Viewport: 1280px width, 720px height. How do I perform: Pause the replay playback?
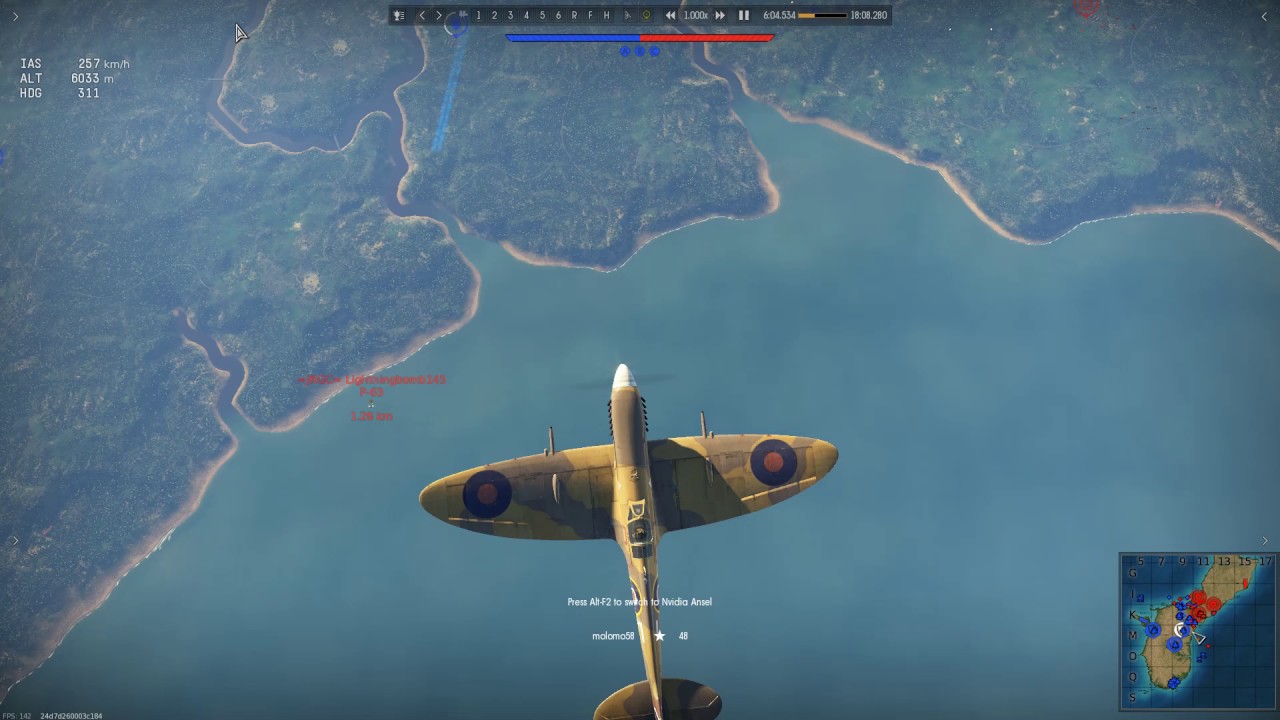(x=743, y=15)
